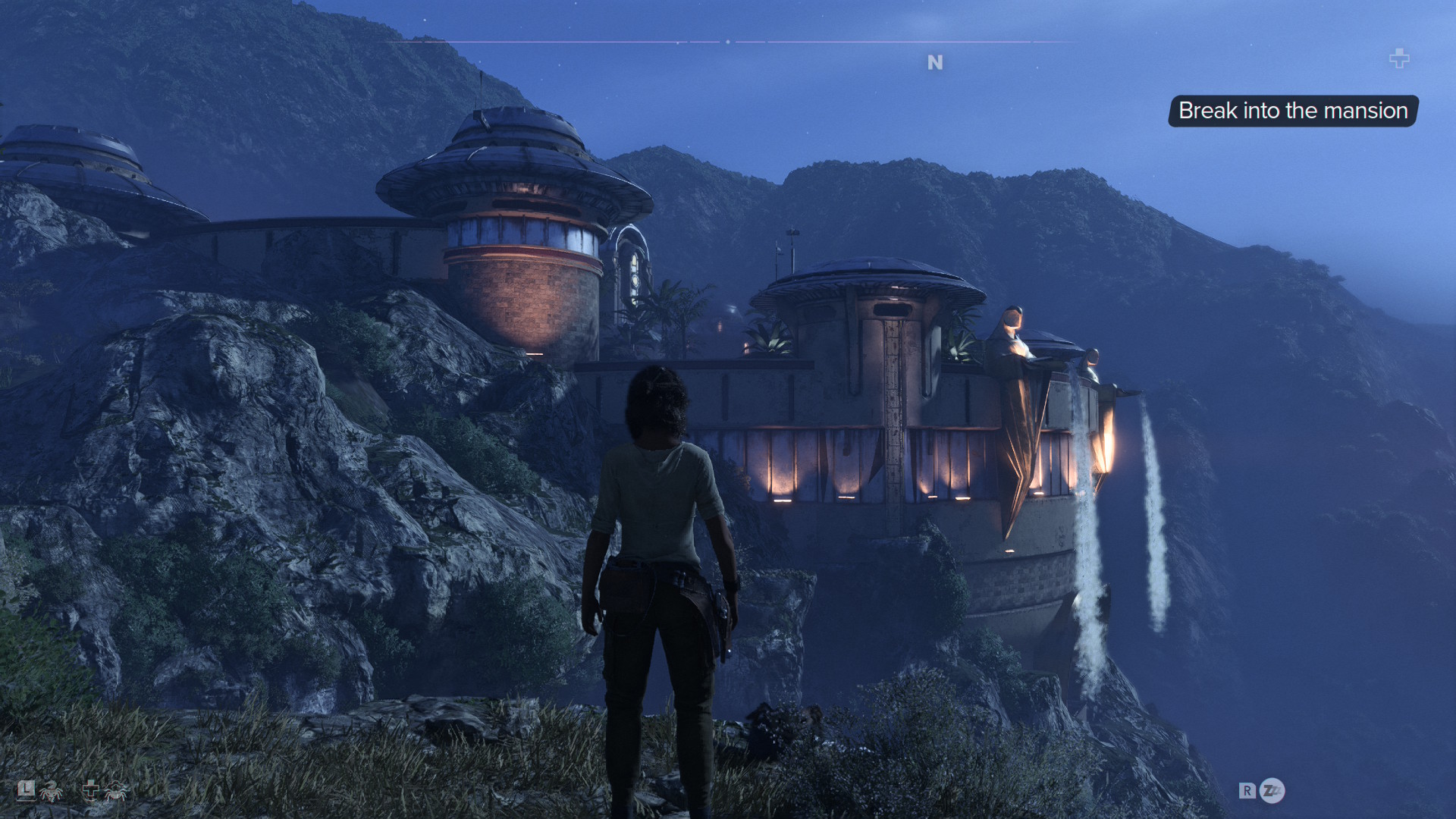Activate the Zzz stun shot icon
This screenshot has height=819, width=1456.
[x=1272, y=791]
